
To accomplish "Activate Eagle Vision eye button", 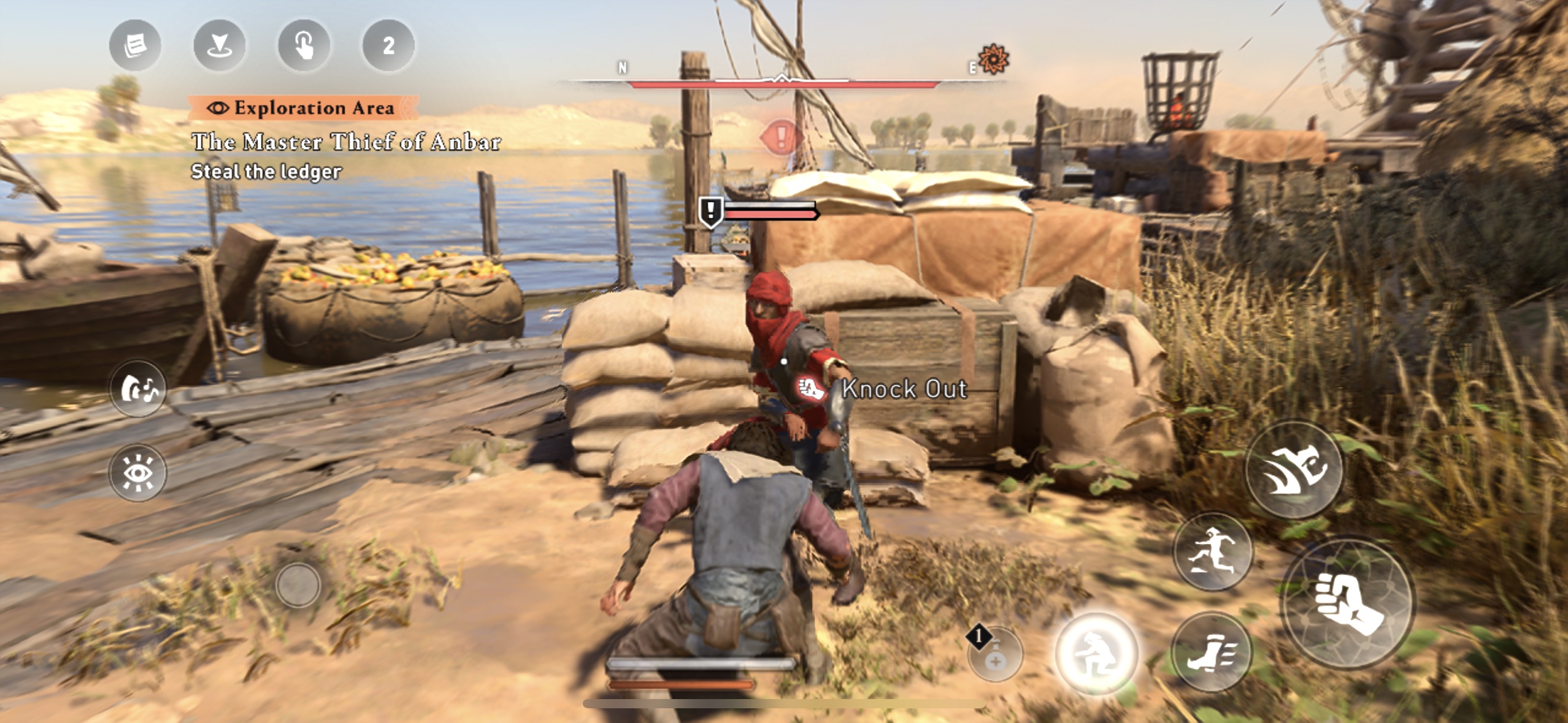I will tap(138, 473).
